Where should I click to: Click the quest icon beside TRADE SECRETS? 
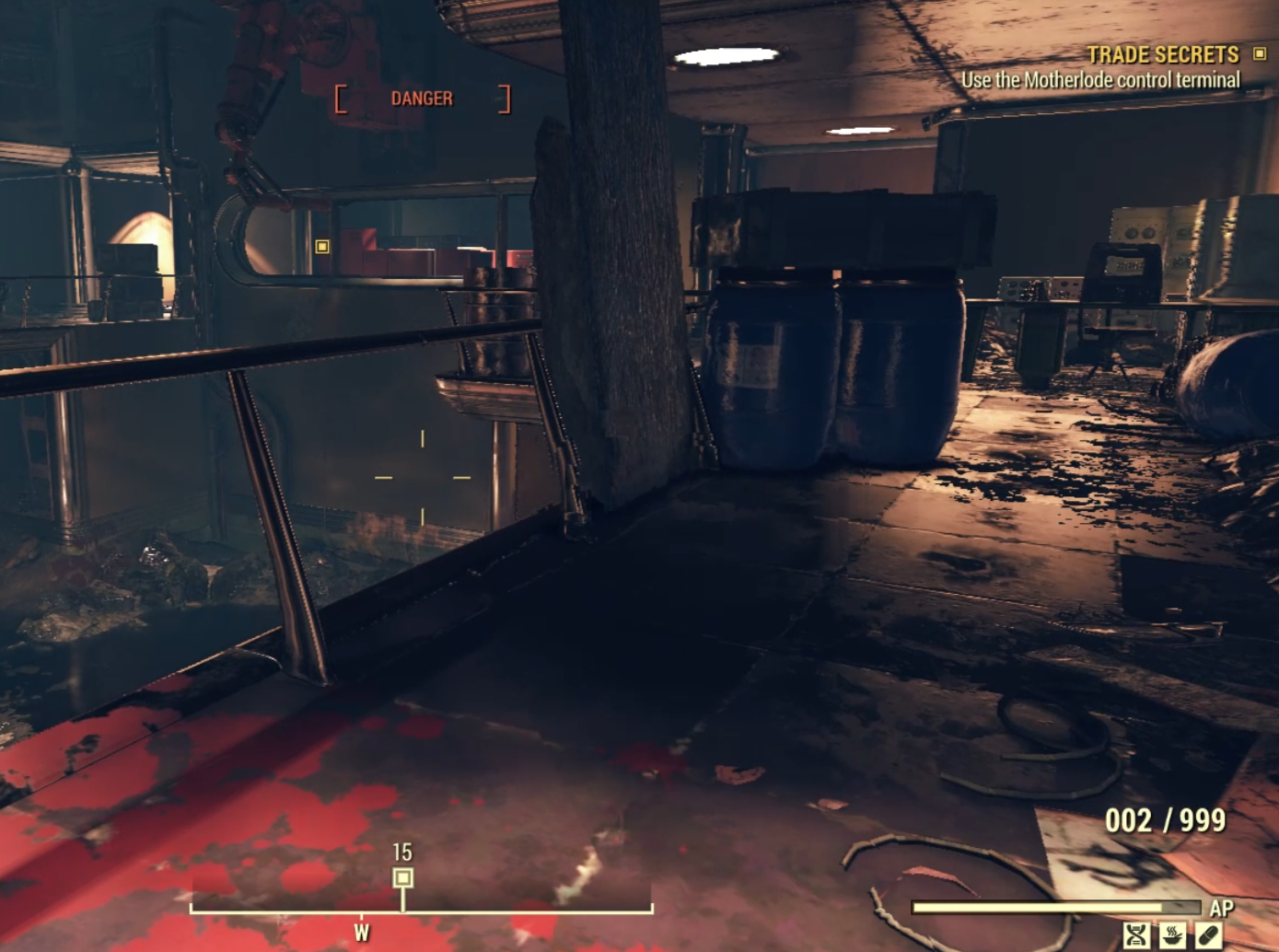(1260, 55)
